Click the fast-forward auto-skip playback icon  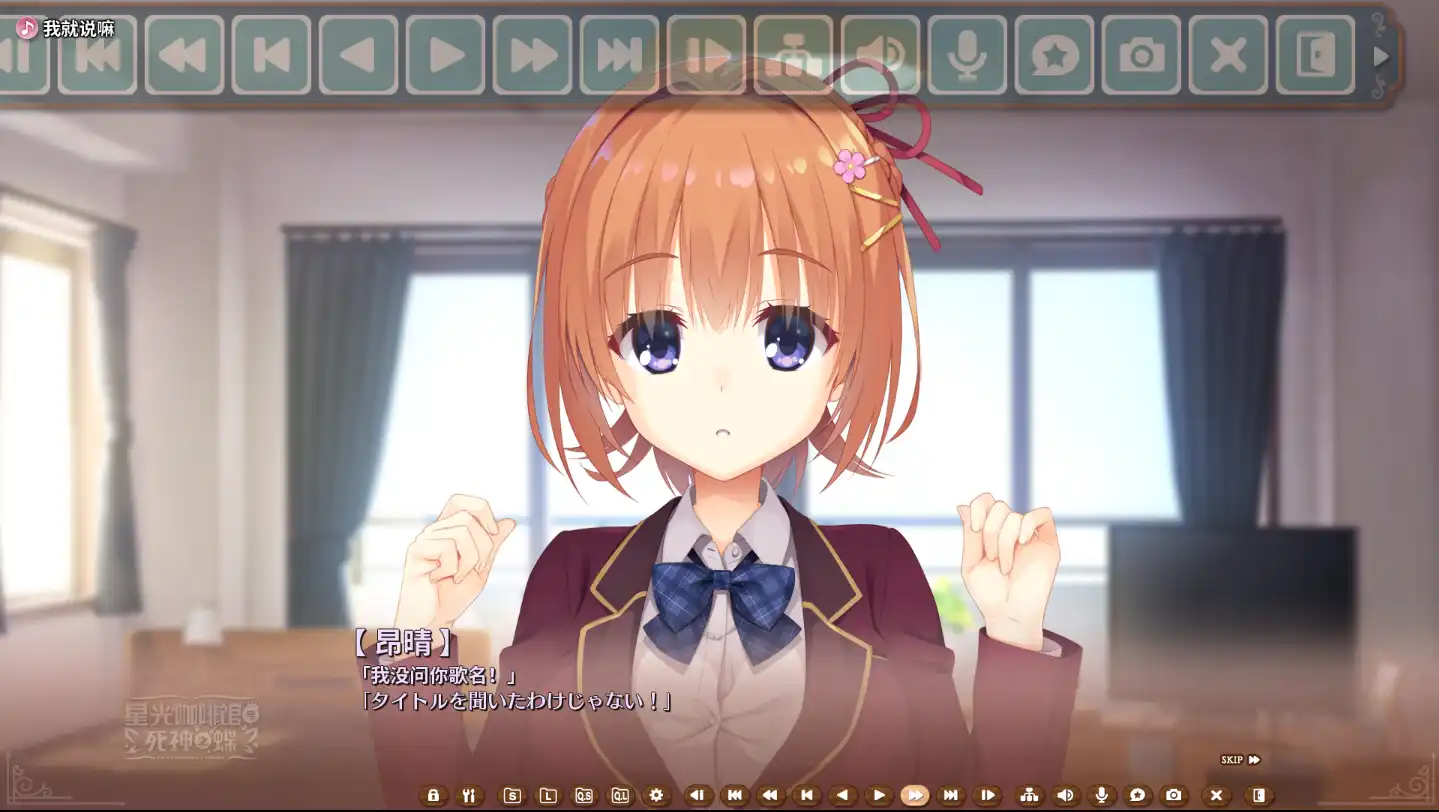[x=916, y=795]
